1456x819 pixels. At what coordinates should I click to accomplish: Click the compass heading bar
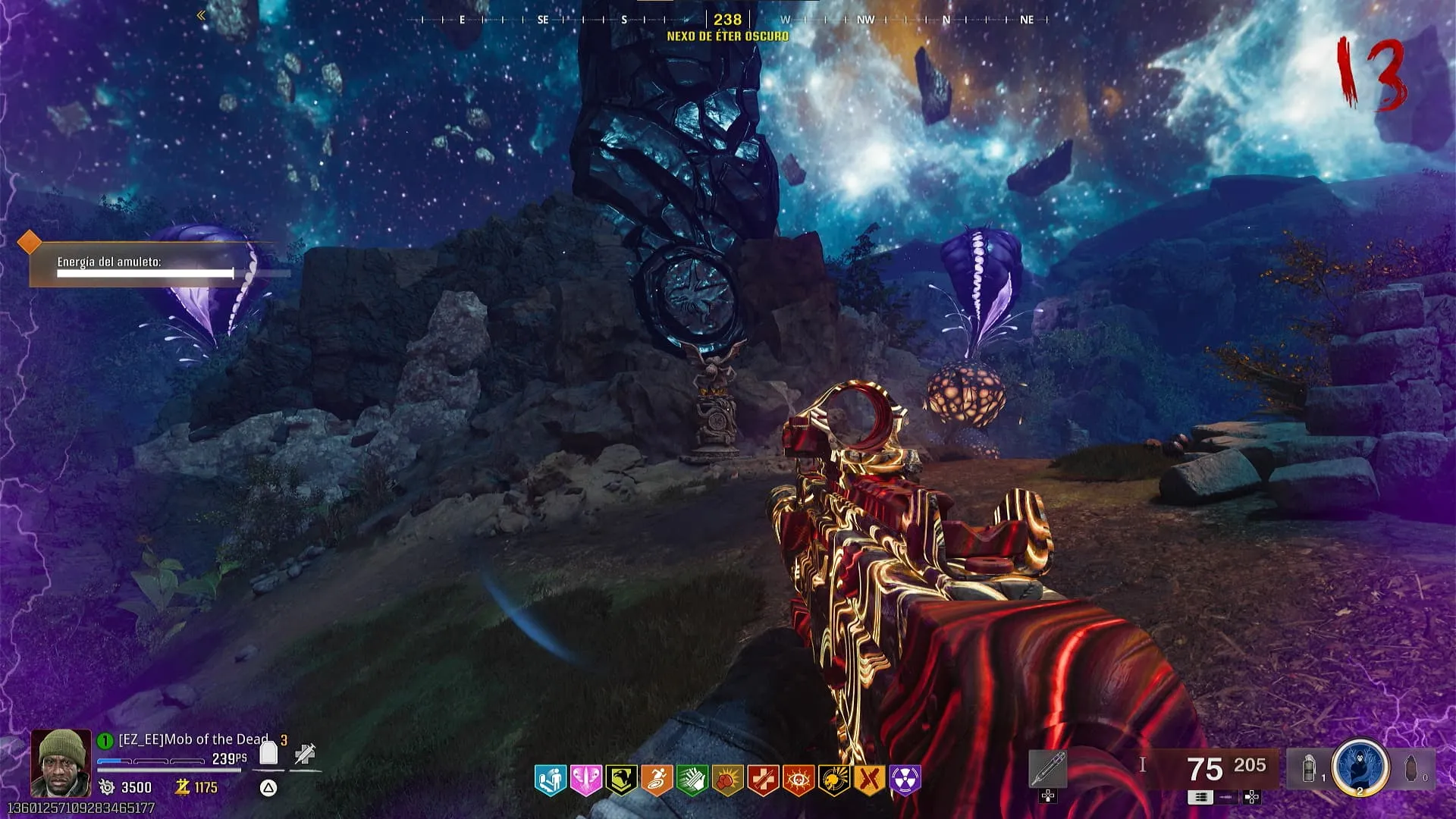tap(726, 20)
